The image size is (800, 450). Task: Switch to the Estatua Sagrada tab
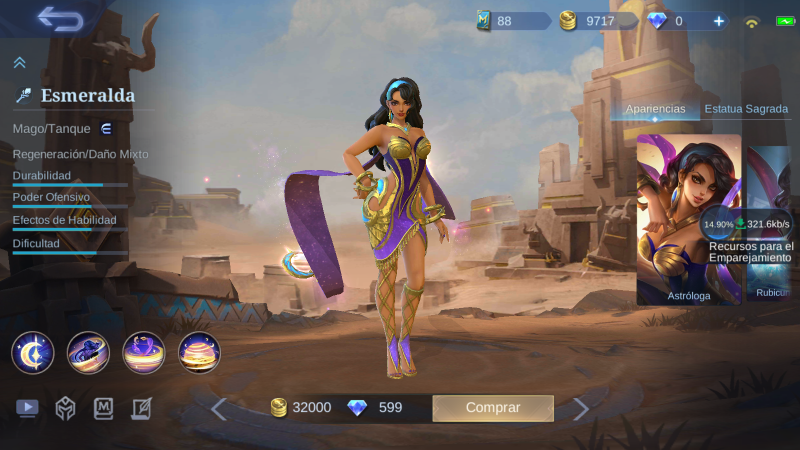pos(746,109)
